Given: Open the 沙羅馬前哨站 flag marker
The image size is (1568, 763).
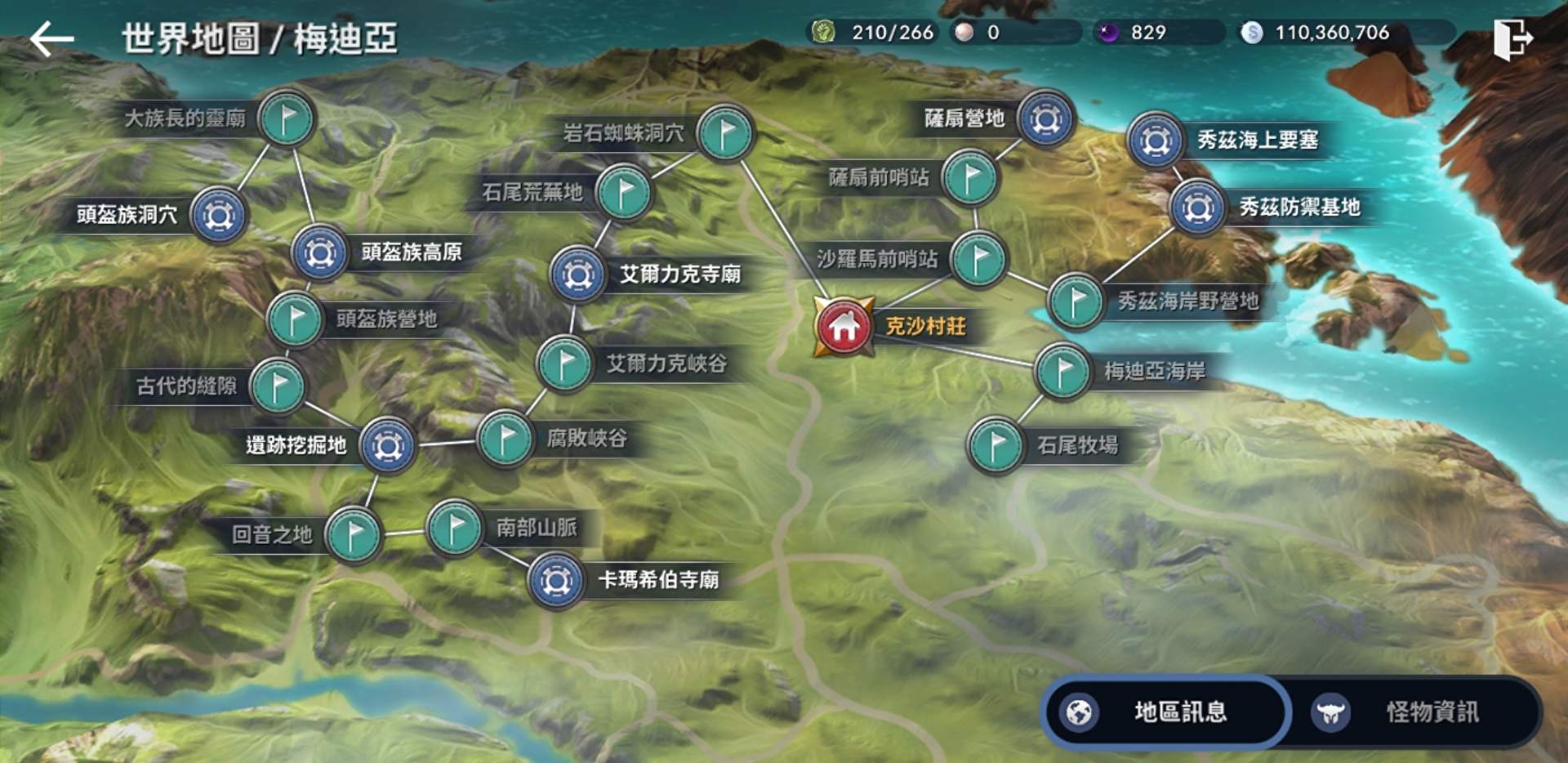Looking at the screenshot, I should coord(979,257).
